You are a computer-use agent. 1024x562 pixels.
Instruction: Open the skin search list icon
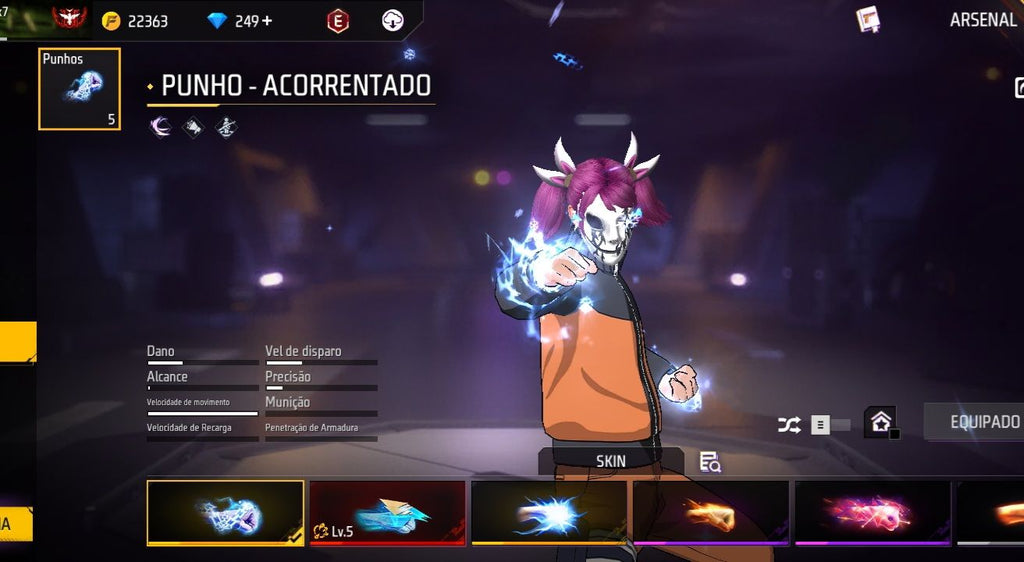710,461
